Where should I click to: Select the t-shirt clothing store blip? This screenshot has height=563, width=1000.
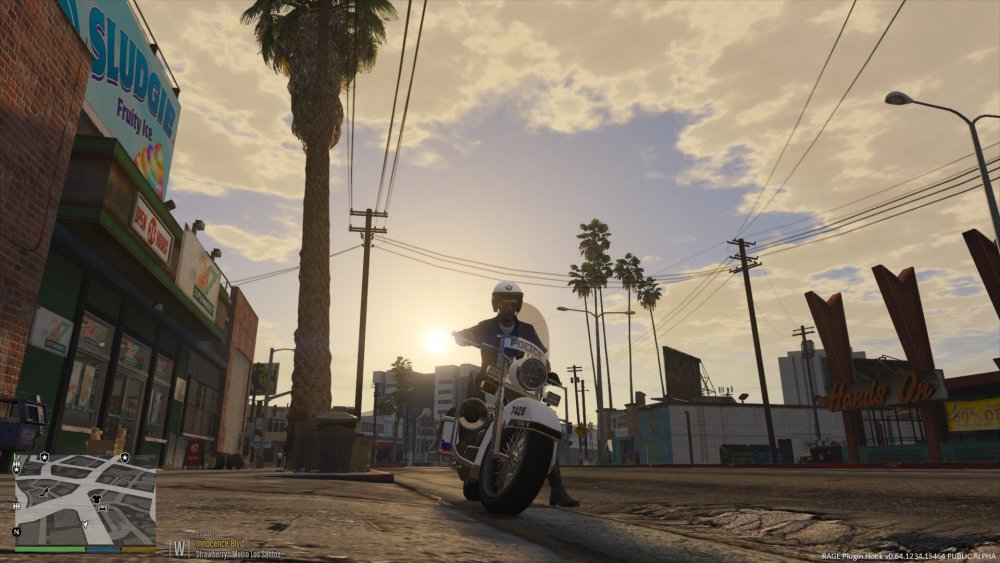tap(96, 498)
